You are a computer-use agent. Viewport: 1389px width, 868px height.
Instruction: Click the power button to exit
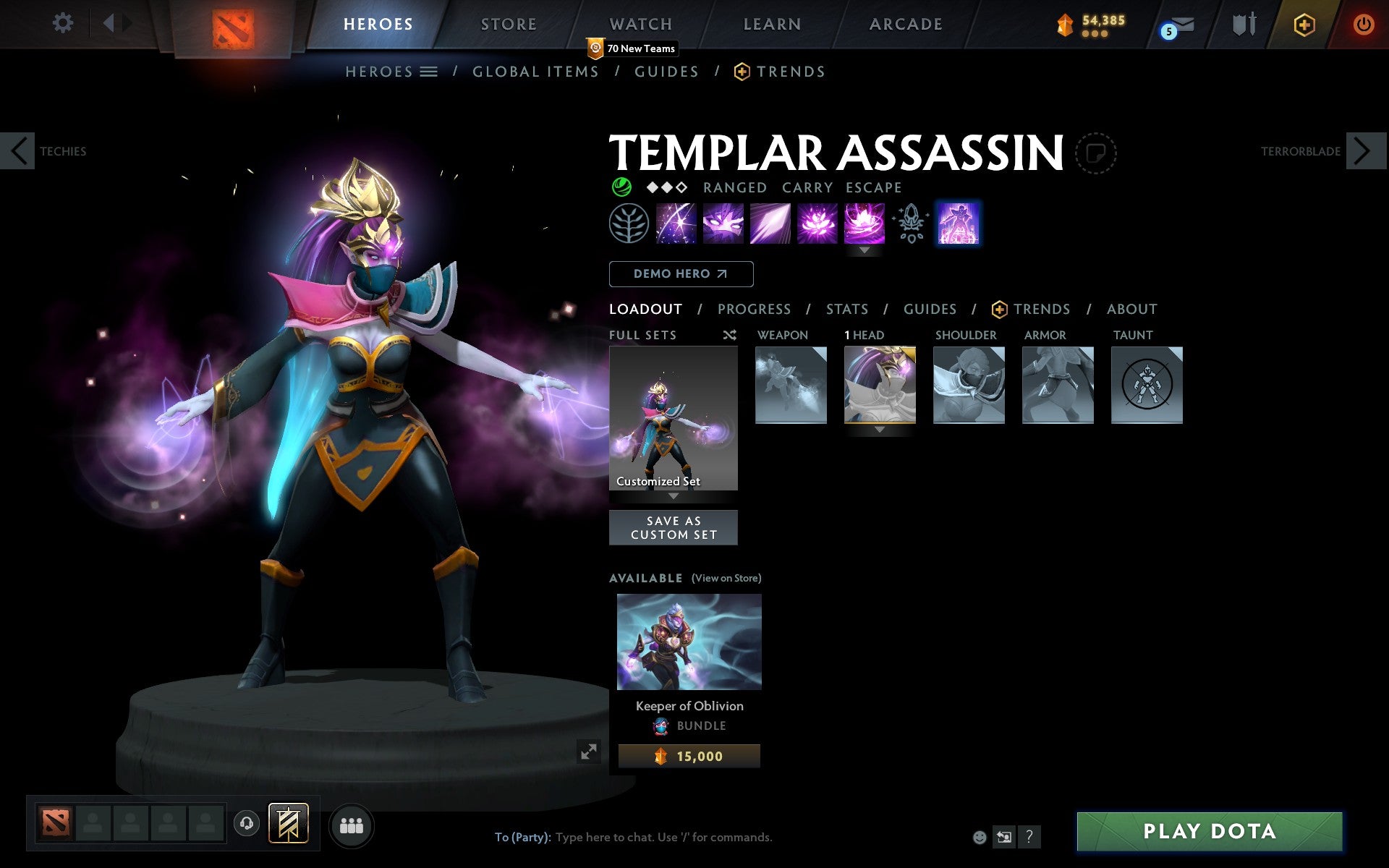(1364, 23)
